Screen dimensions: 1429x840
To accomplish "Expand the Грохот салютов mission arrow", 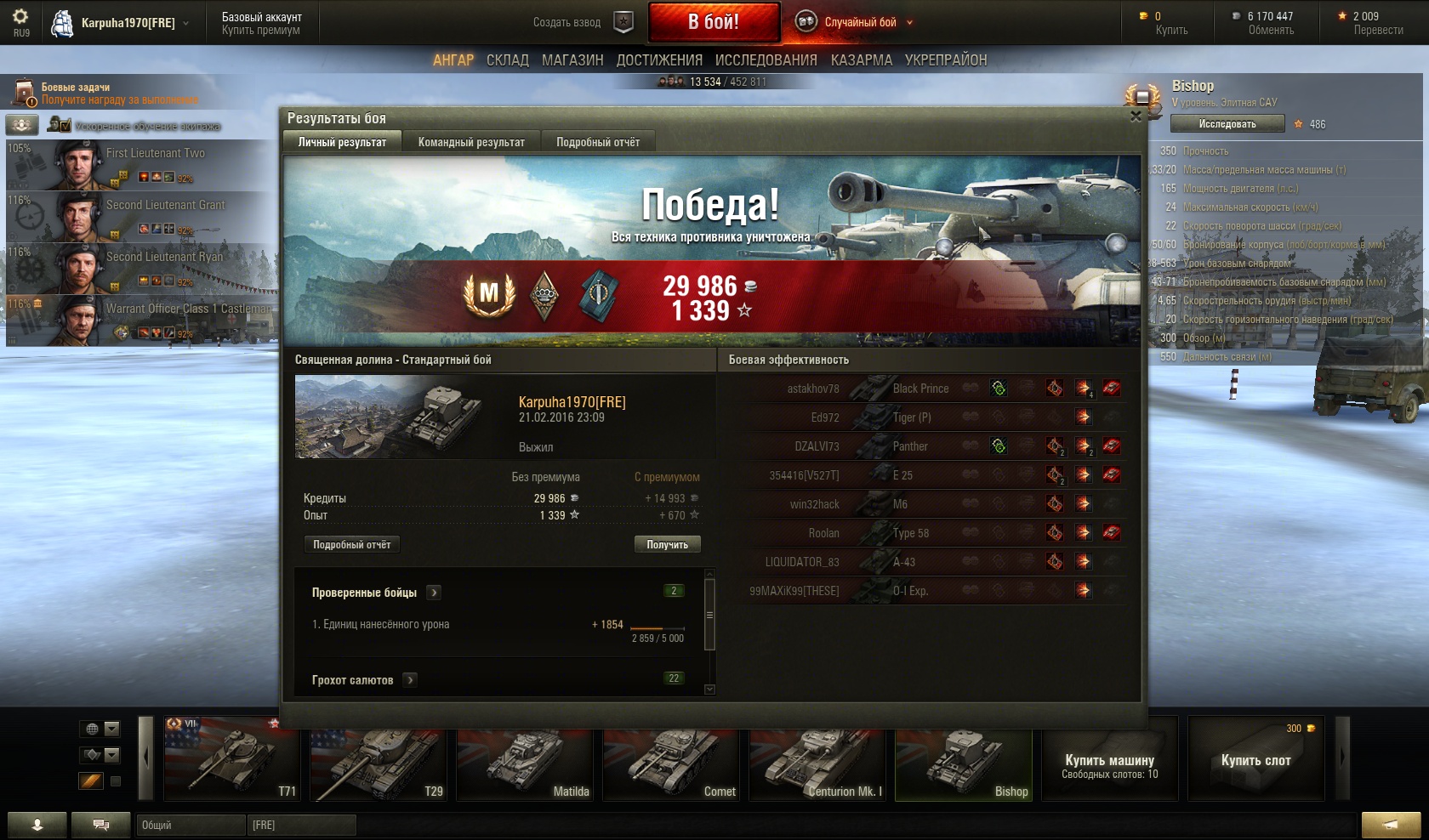I will (410, 680).
